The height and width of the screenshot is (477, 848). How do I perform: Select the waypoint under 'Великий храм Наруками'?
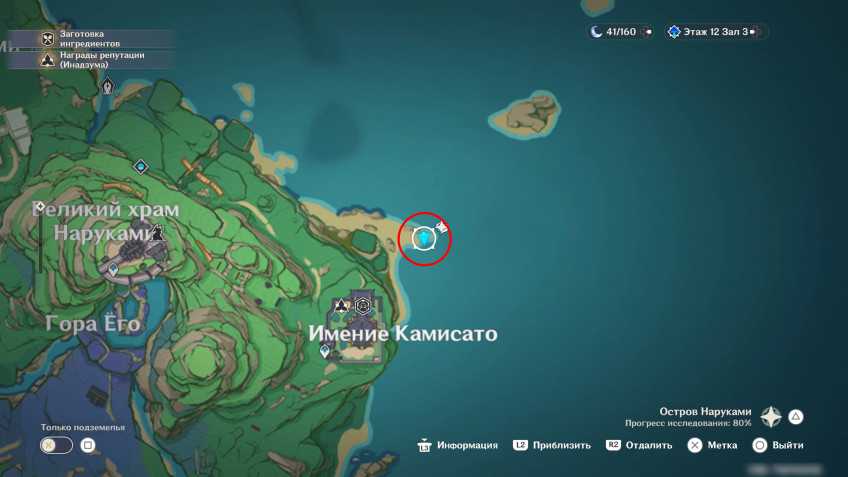pyautogui.click(x=113, y=270)
